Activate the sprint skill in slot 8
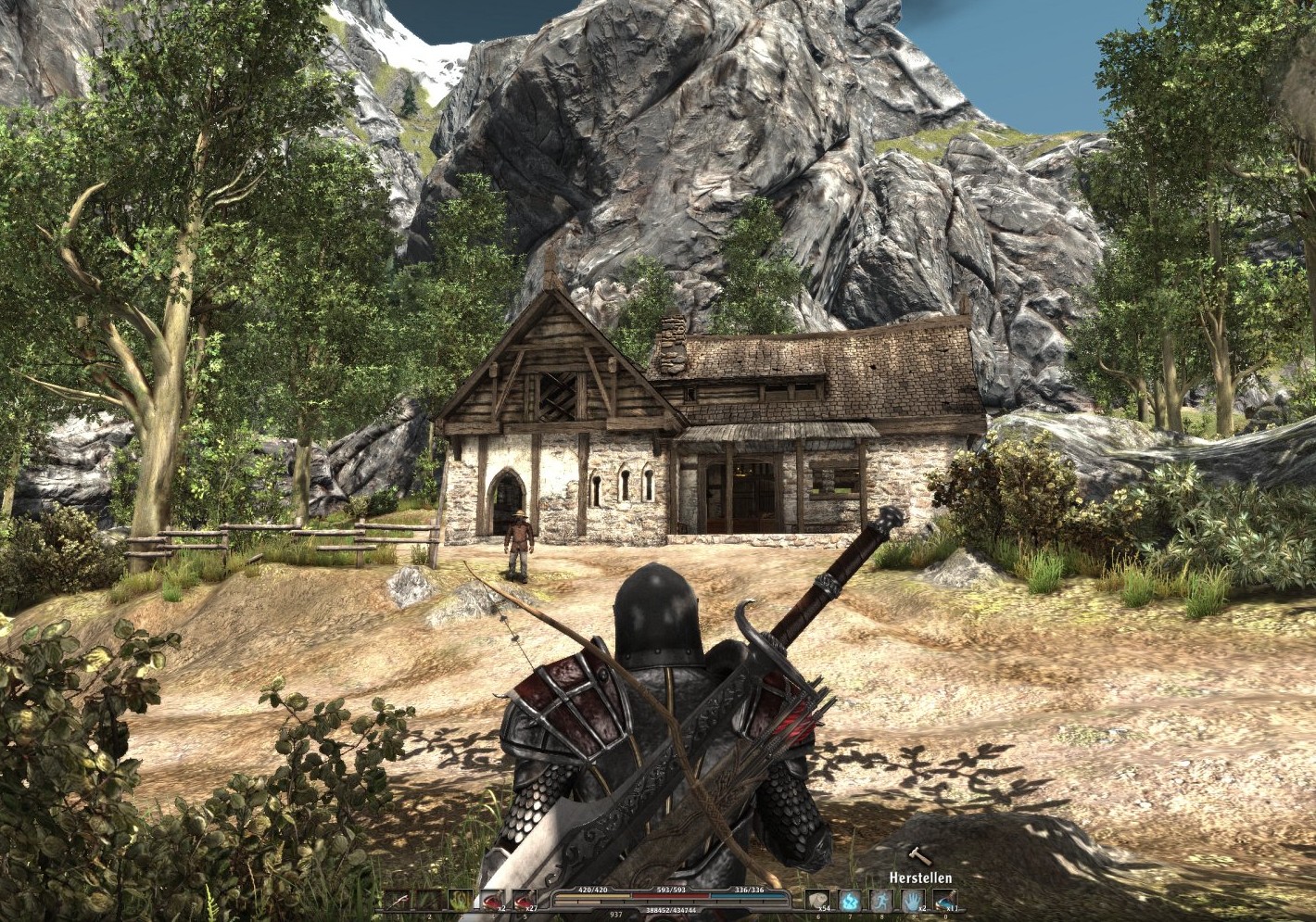The height and width of the screenshot is (922, 1316). coord(881,900)
